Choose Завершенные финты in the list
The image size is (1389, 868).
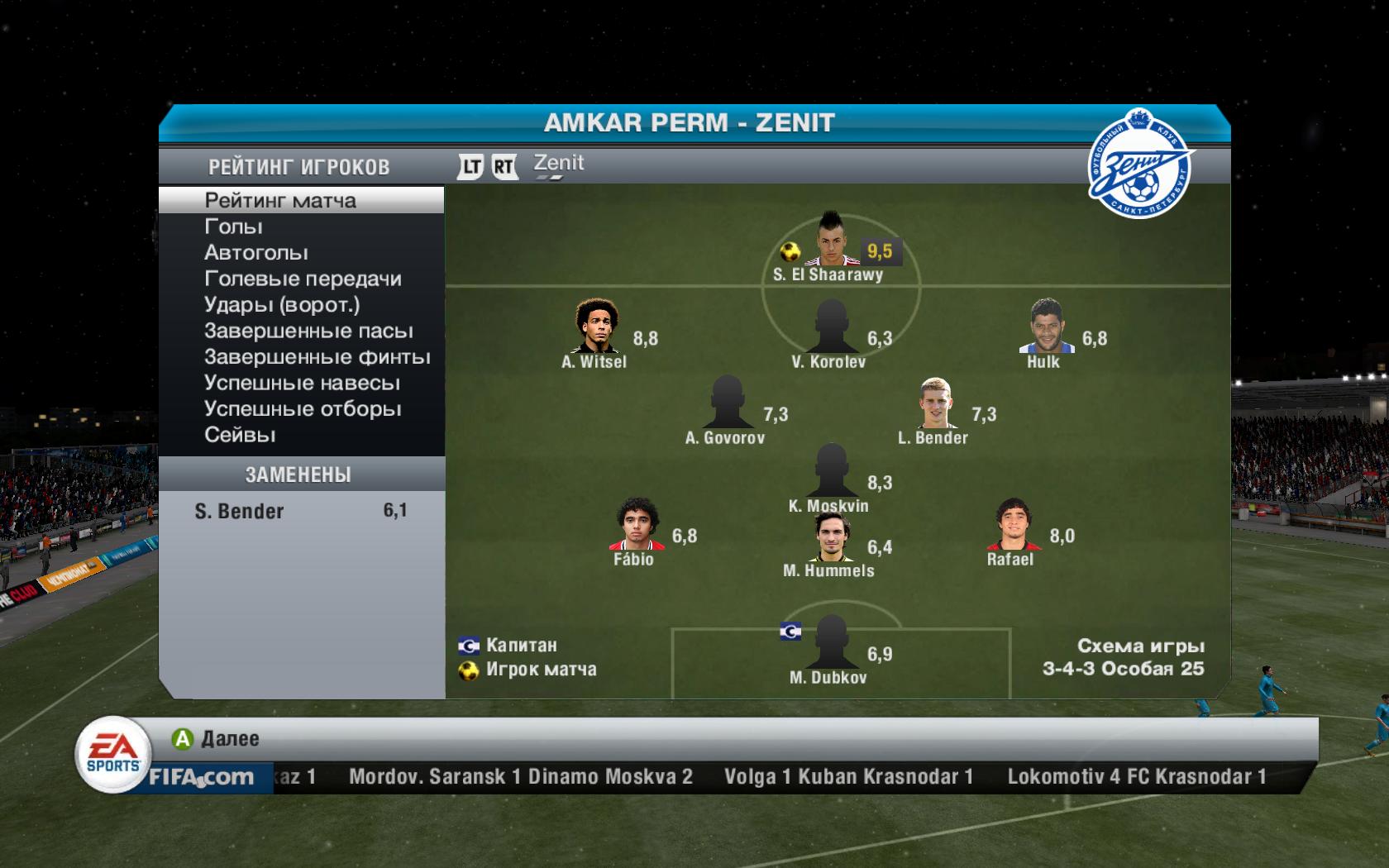[317, 357]
